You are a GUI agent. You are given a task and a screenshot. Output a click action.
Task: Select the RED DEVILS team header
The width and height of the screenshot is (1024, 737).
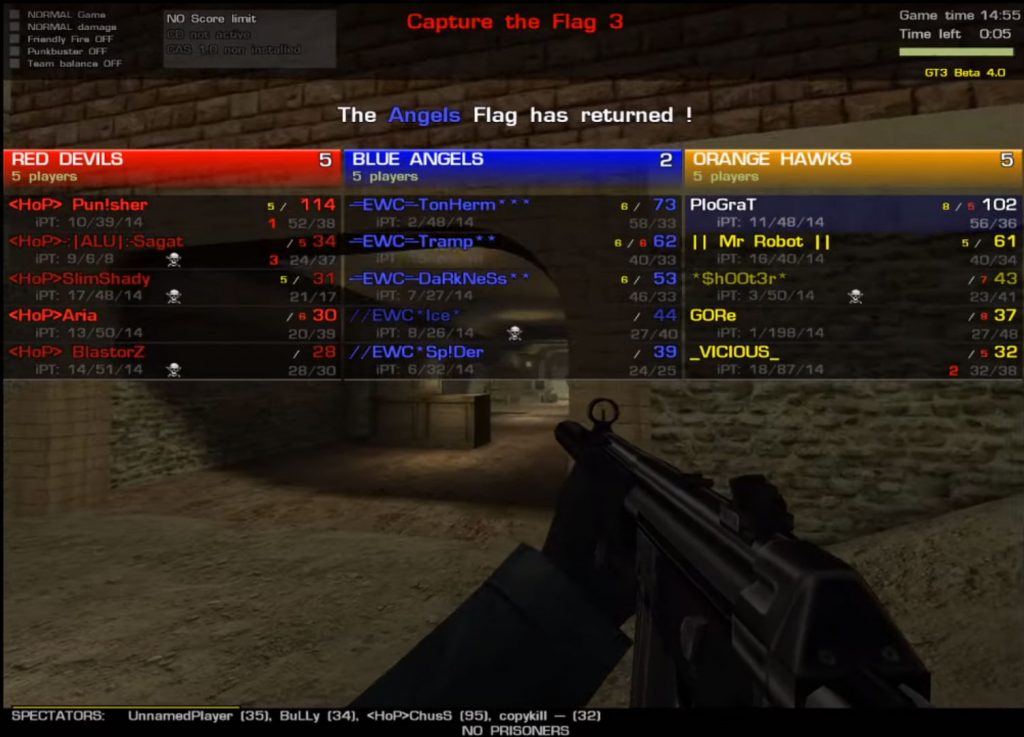pos(170,166)
